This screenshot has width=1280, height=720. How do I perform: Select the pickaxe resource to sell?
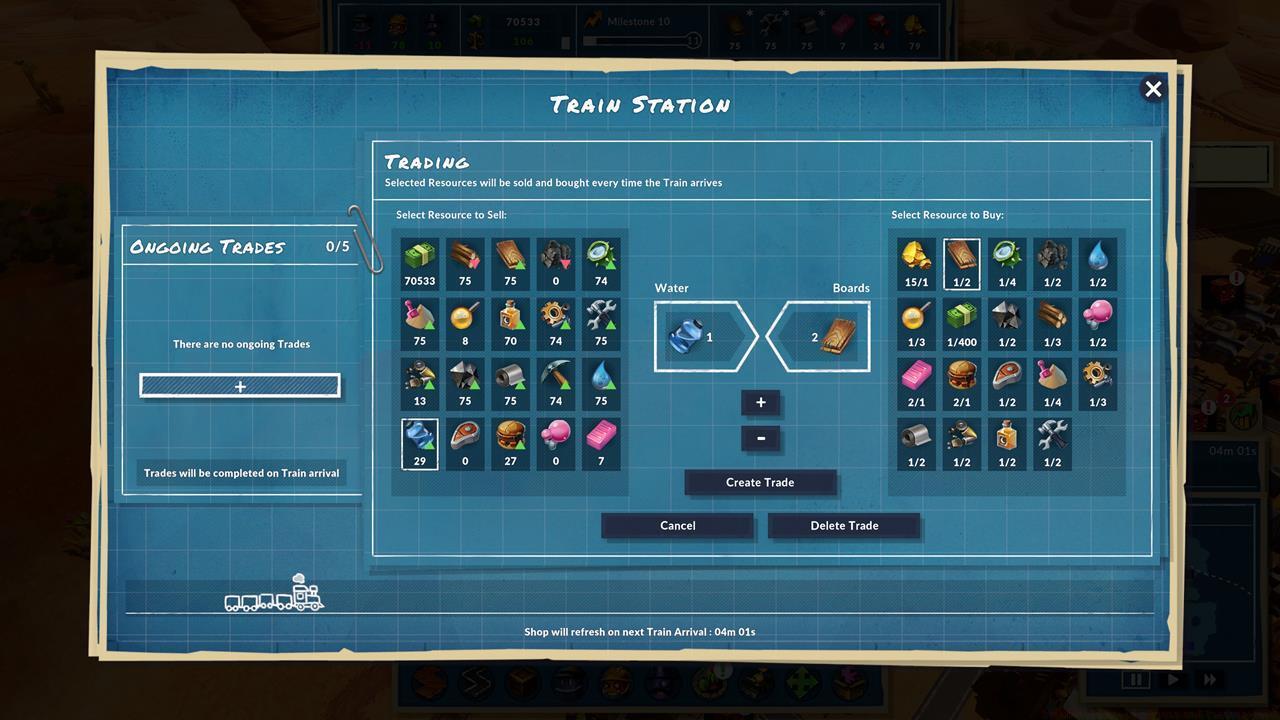pos(555,382)
